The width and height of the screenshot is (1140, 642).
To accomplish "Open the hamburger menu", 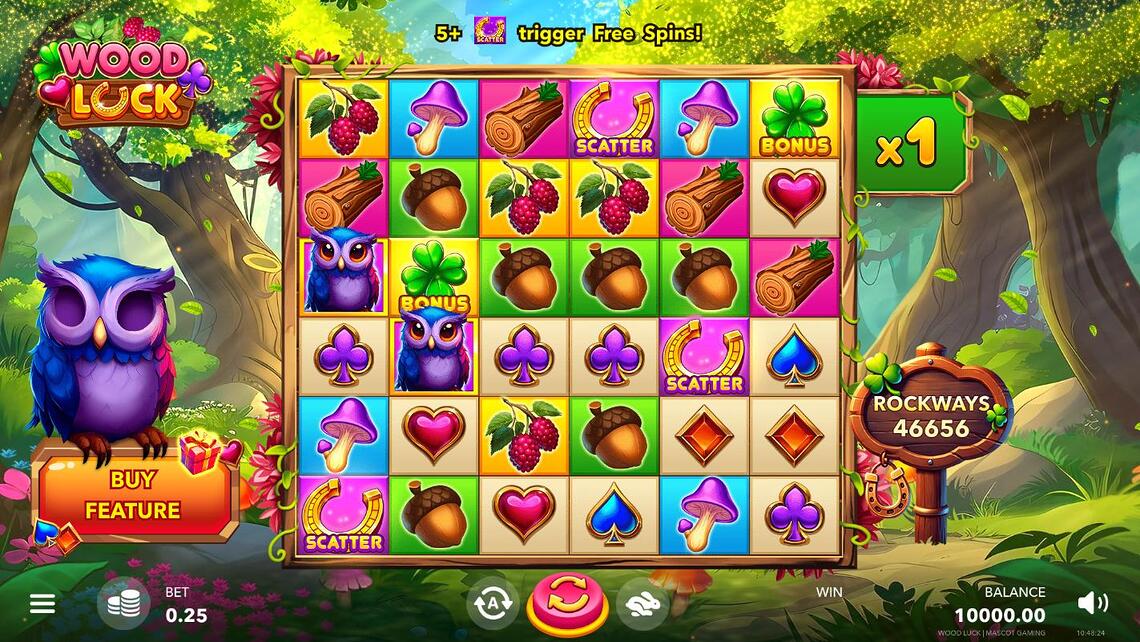I will [42, 603].
